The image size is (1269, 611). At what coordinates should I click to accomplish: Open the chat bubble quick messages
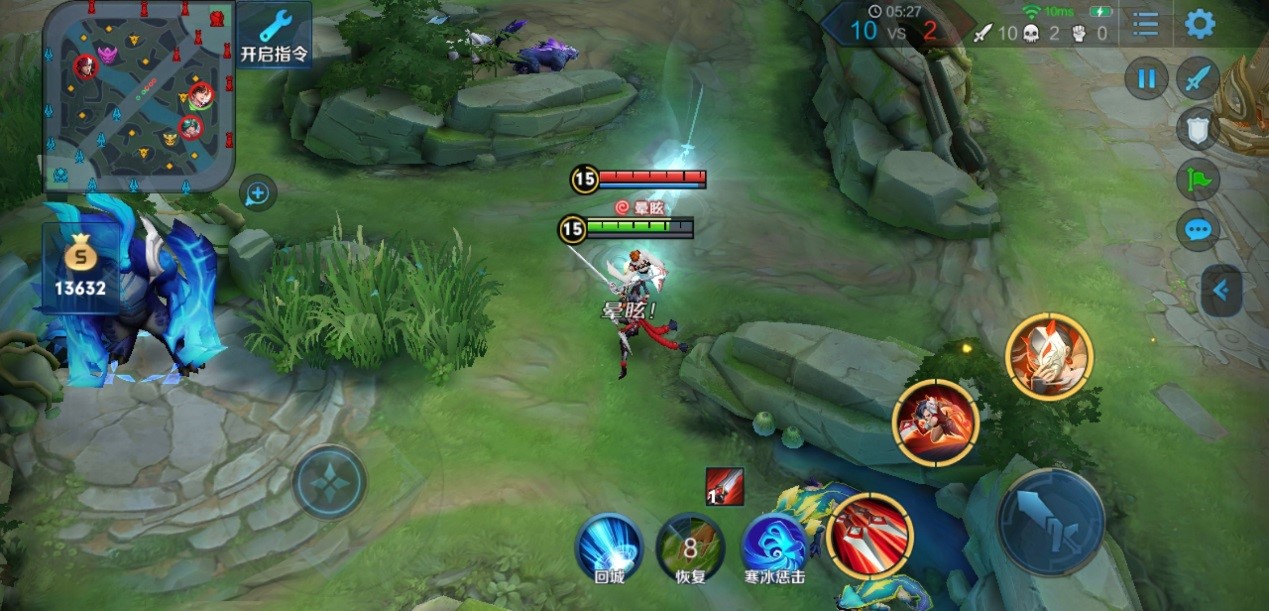[x=1197, y=231]
